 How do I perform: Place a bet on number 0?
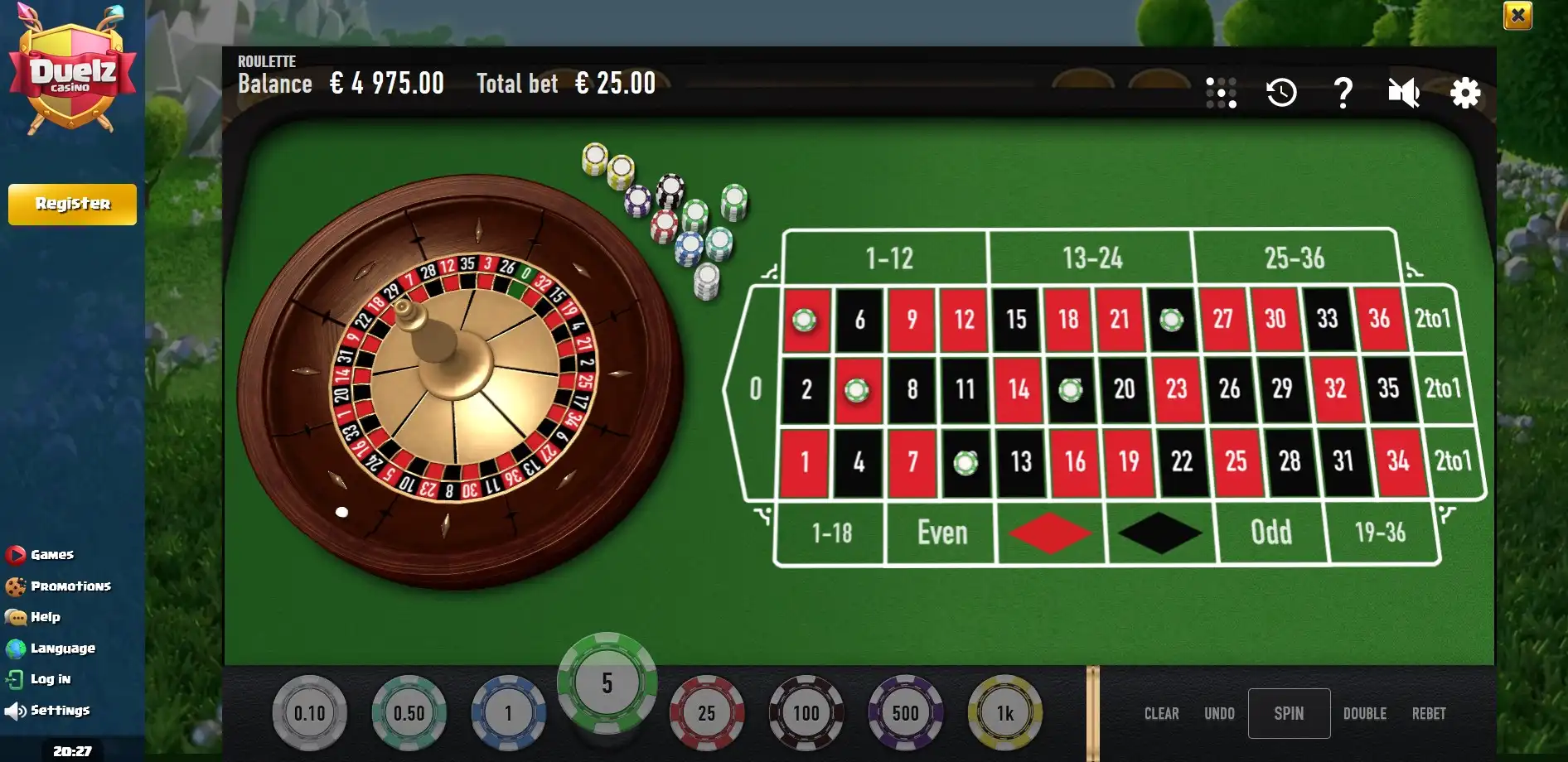point(755,388)
